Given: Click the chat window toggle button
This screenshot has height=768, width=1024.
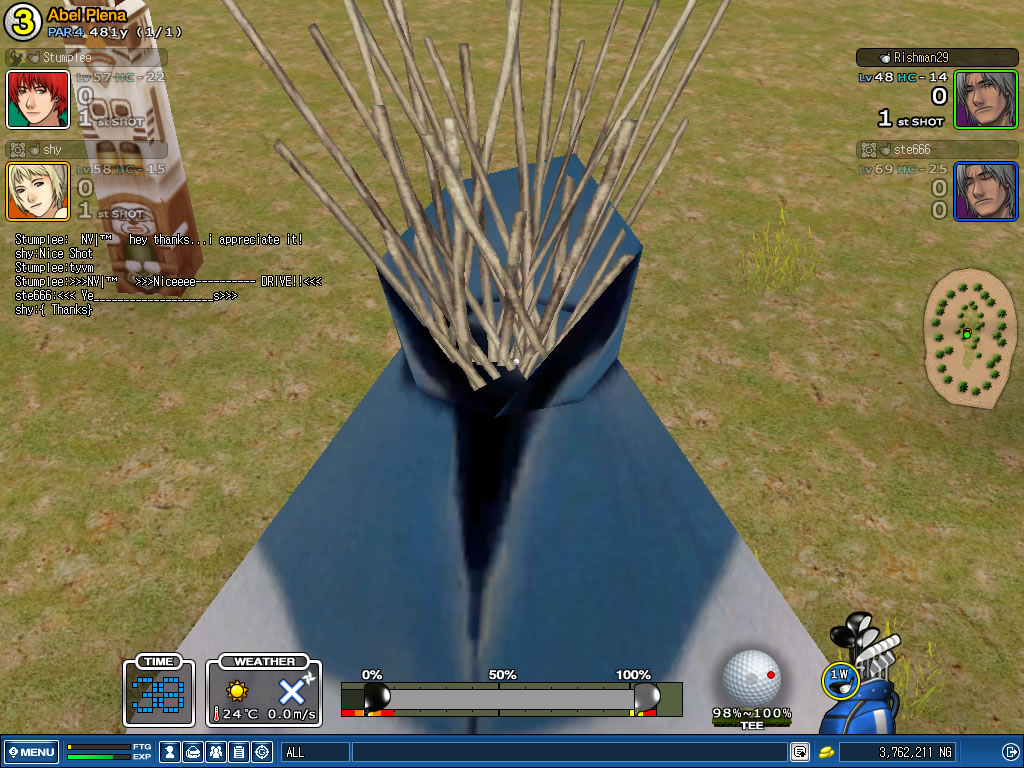Looking at the screenshot, I should click(x=800, y=752).
